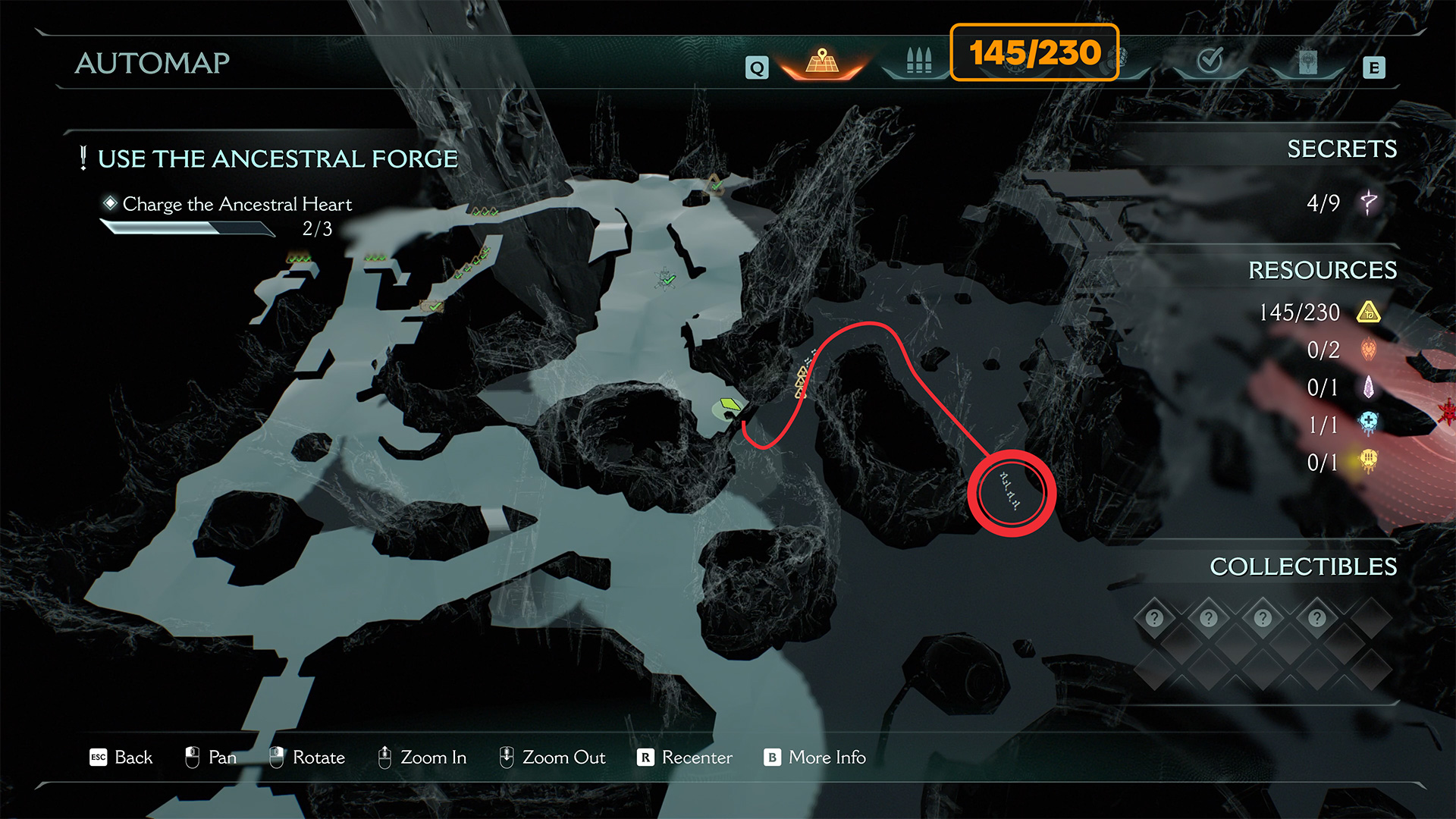Open the codex scroll tab
The width and height of the screenshot is (1456, 819).
click(x=1307, y=62)
